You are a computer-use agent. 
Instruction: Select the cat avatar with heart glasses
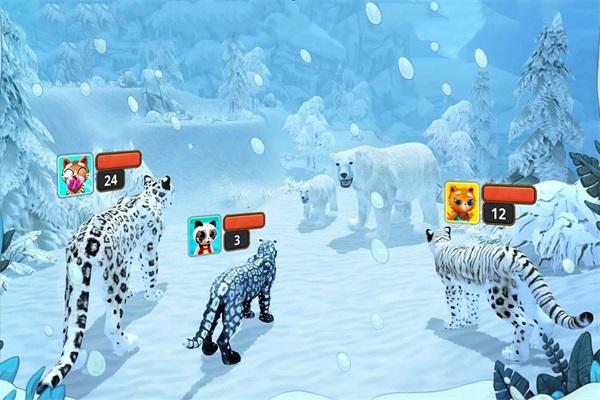pyautogui.click(x=77, y=173)
